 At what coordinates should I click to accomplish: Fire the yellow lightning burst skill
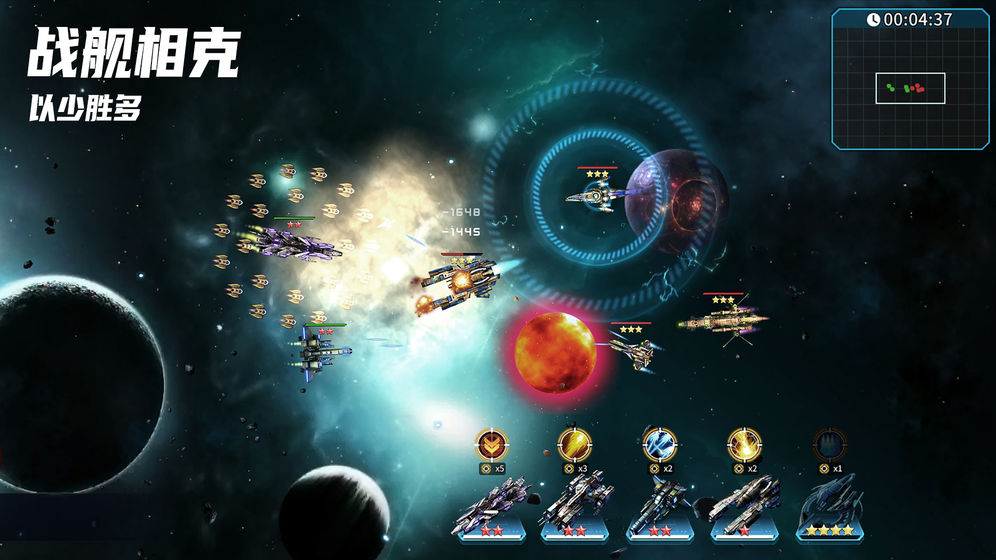pos(744,443)
